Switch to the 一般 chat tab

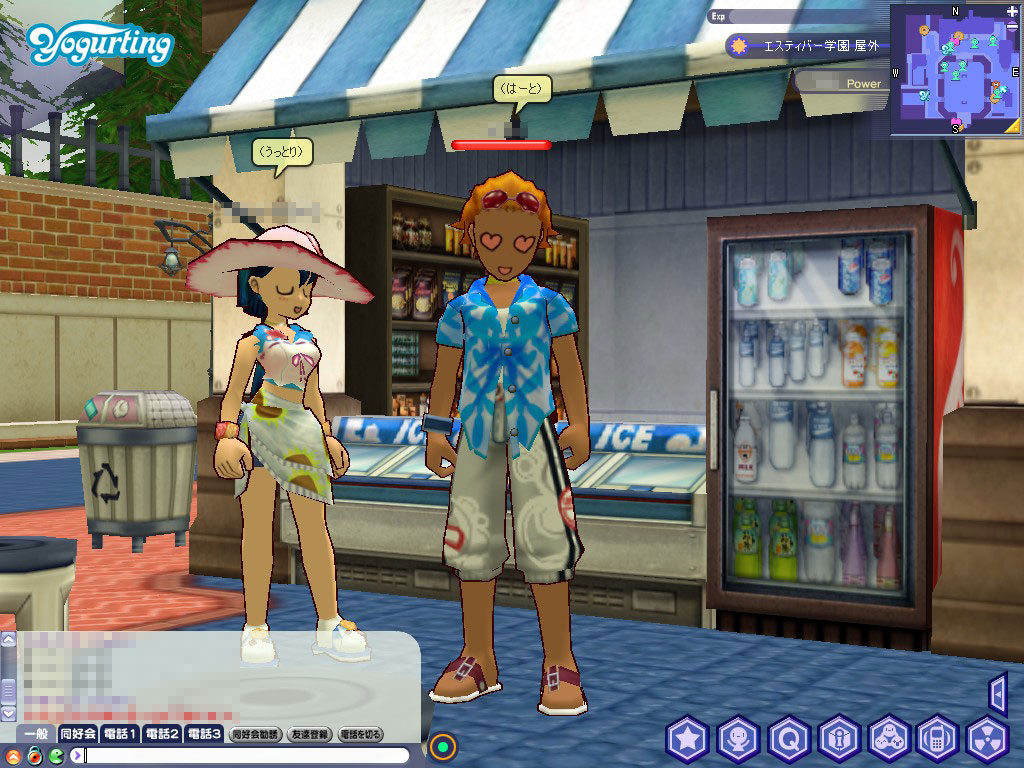click(36, 734)
